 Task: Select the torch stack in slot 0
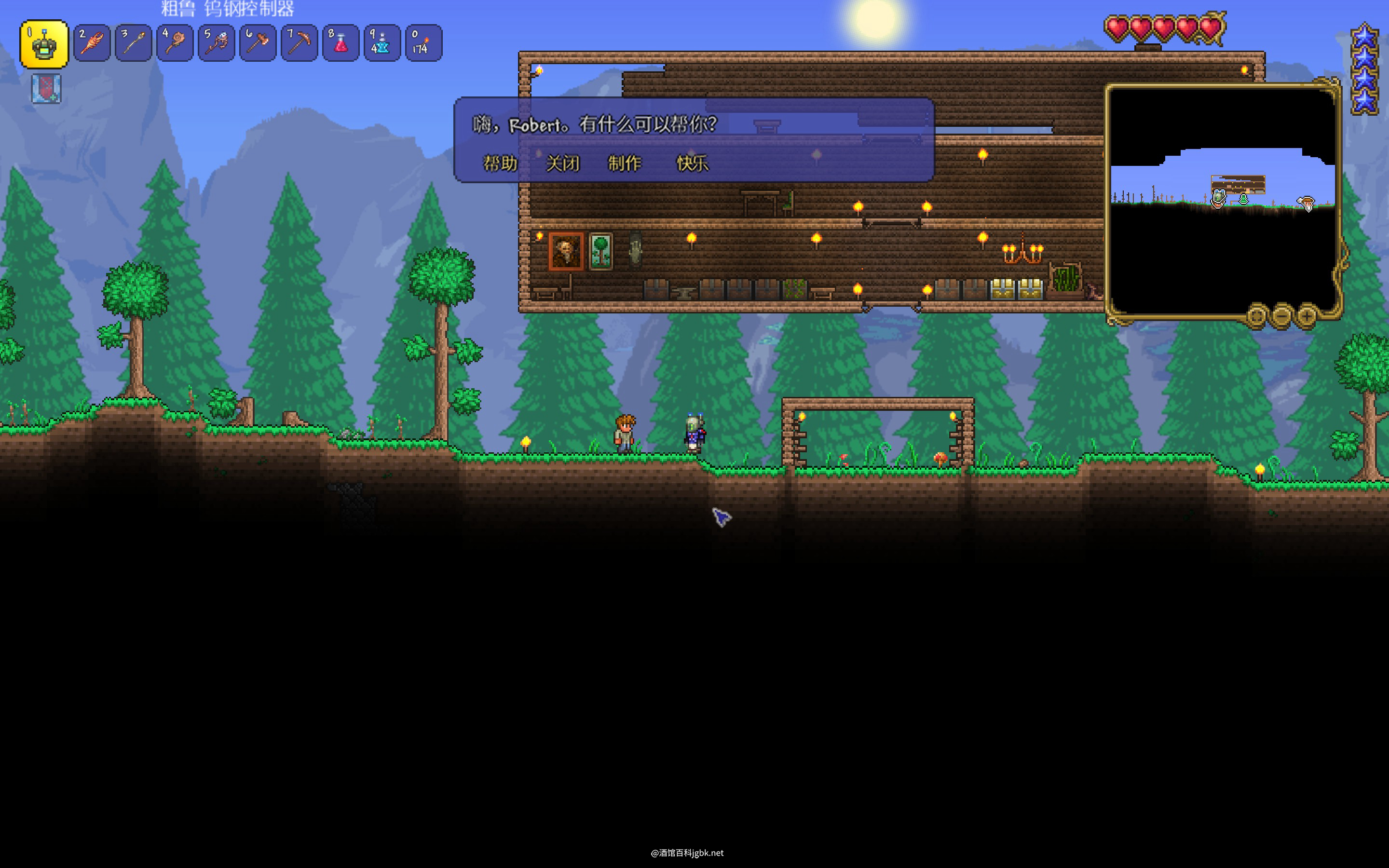[423, 43]
